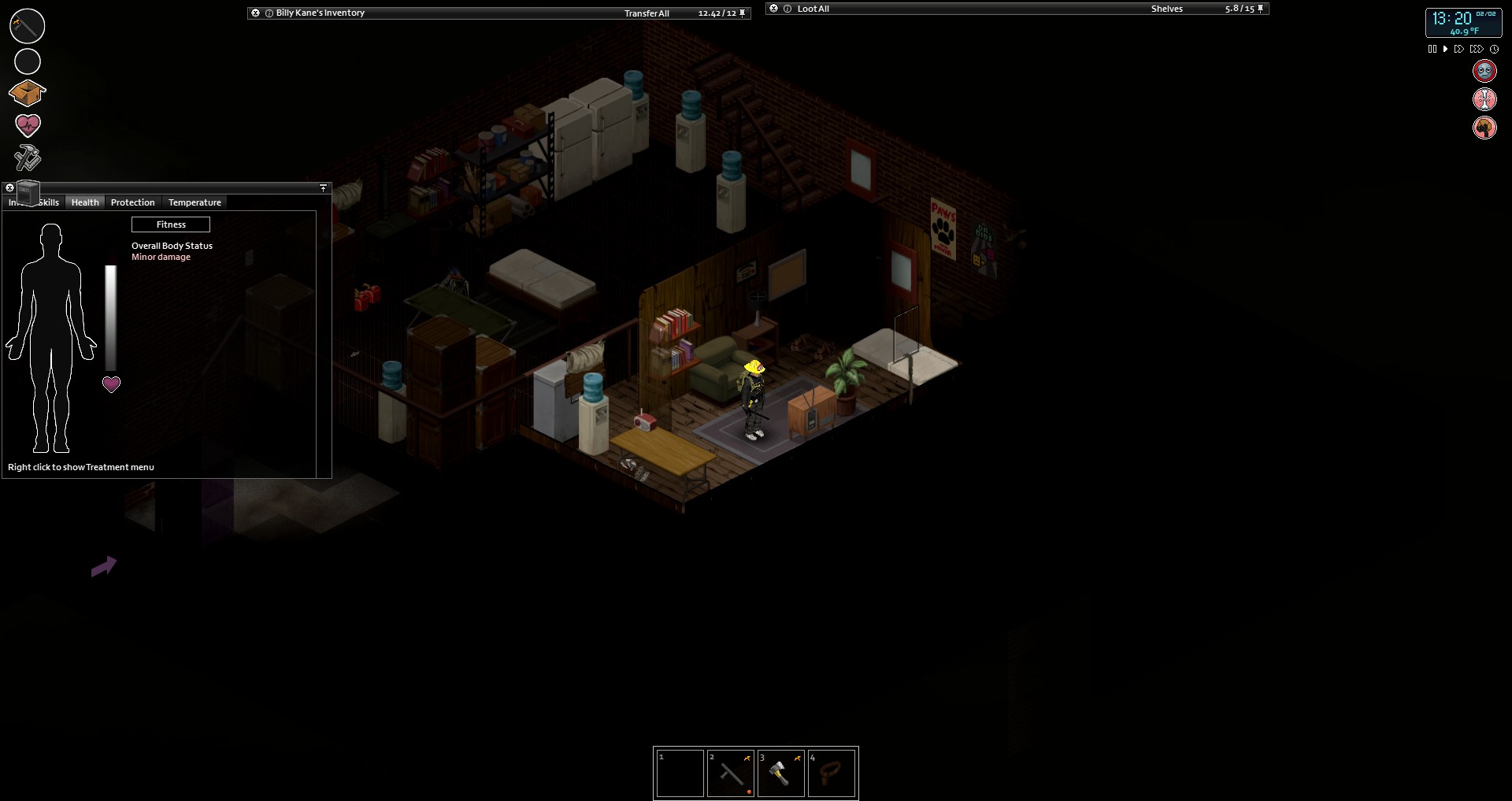Click the info icon on the loot window
This screenshot has width=1512, height=801.
click(x=787, y=9)
